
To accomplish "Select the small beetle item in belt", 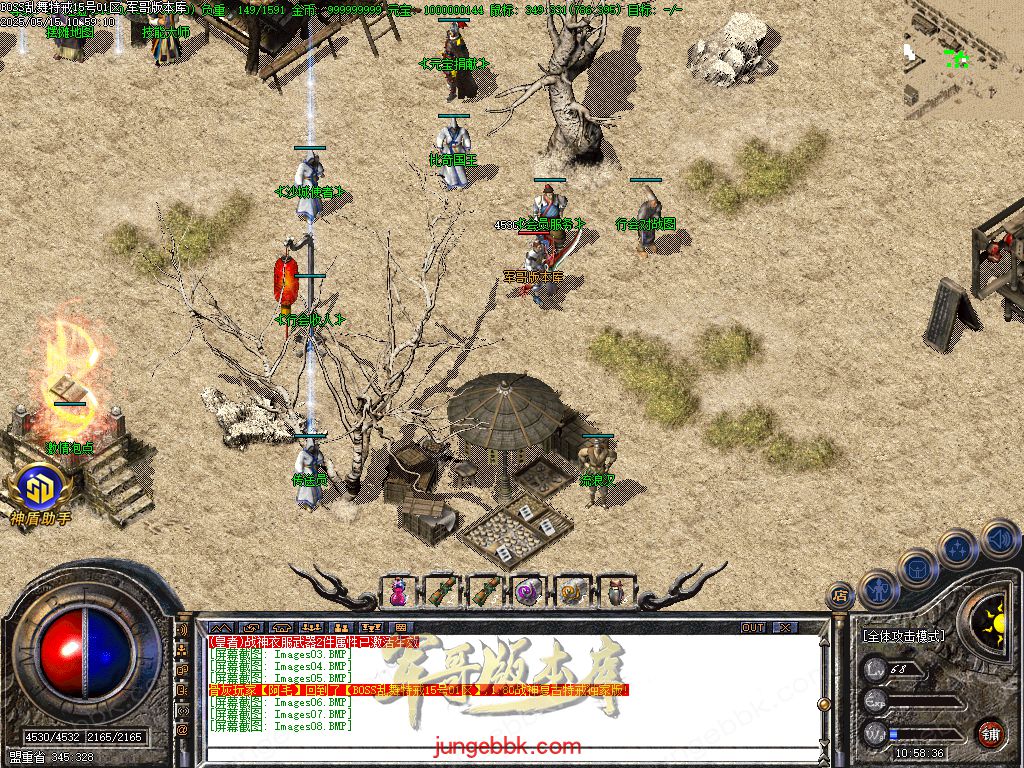I will (614, 592).
